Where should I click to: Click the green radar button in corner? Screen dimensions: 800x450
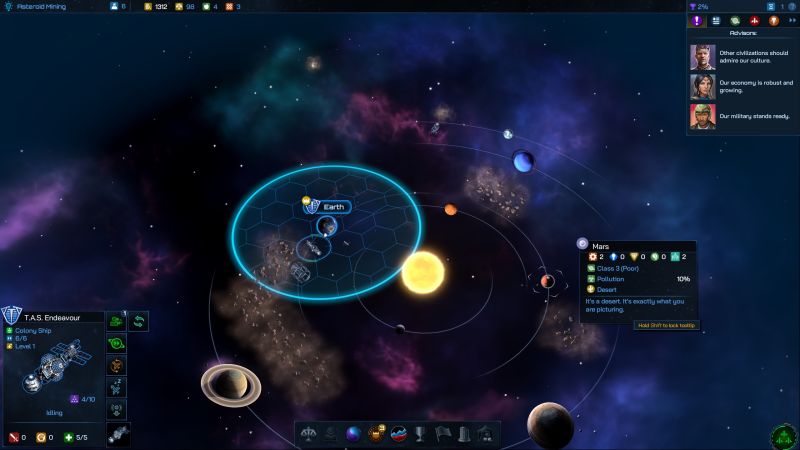[x=783, y=436]
